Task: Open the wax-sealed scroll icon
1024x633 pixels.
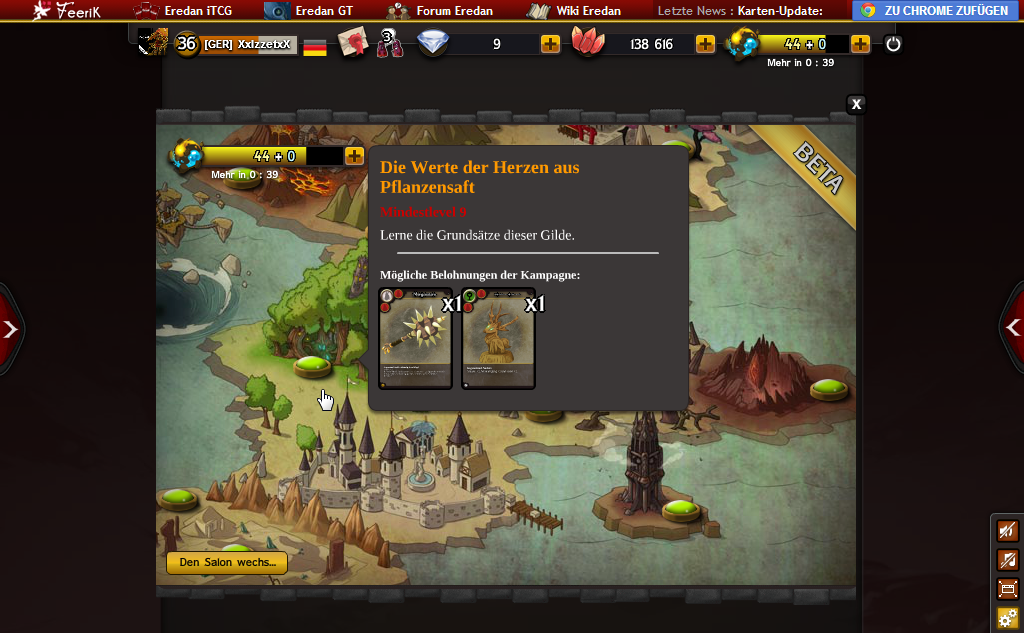Action: point(352,43)
